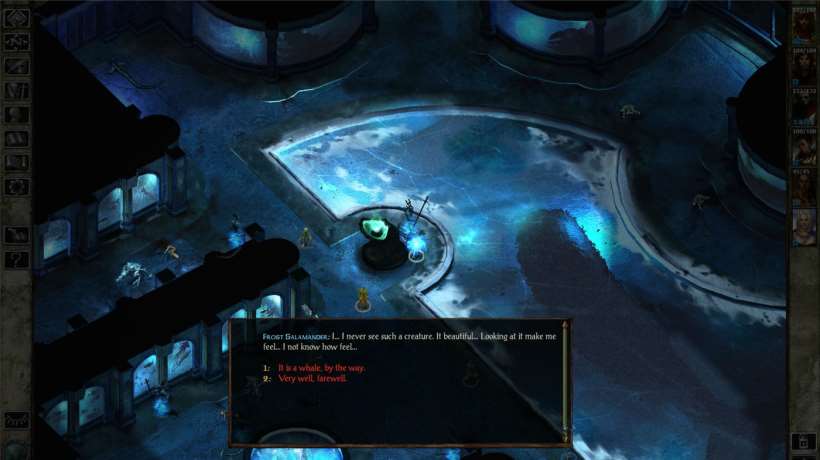This screenshot has width=820, height=460.
Task: Click the dialogue box scrollbar
Action: (x=567, y=382)
